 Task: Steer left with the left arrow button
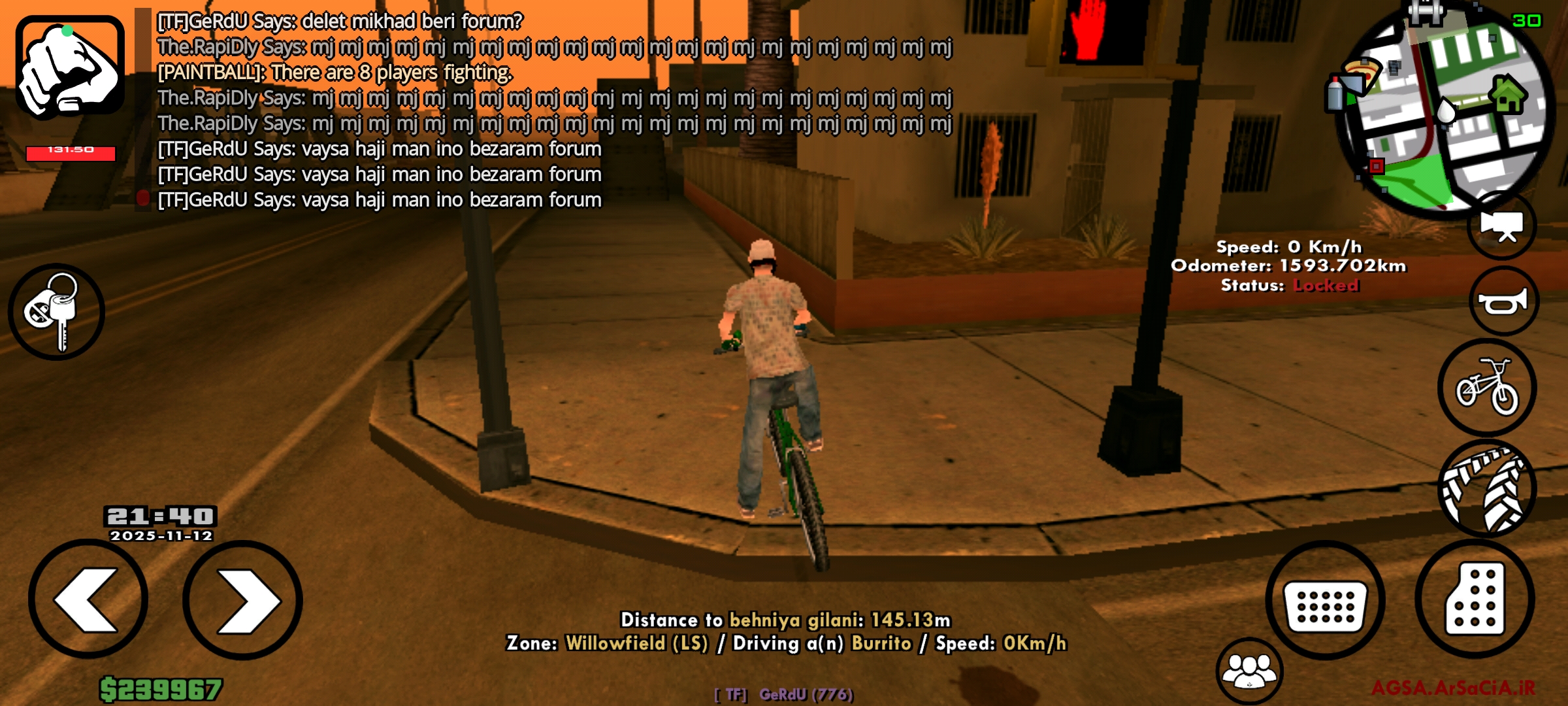coord(88,599)
